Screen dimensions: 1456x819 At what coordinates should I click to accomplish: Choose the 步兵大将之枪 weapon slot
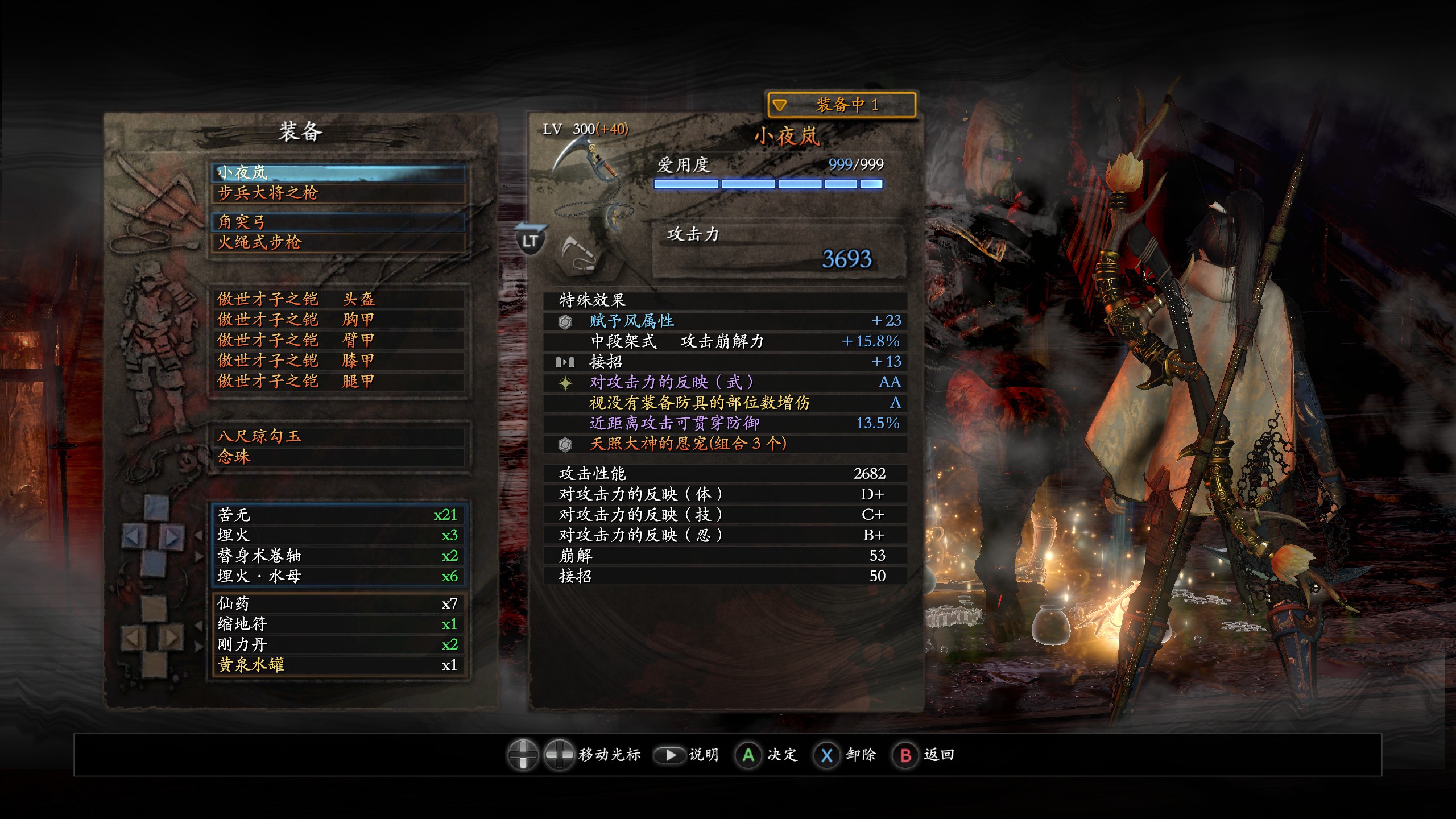(339, 193)
